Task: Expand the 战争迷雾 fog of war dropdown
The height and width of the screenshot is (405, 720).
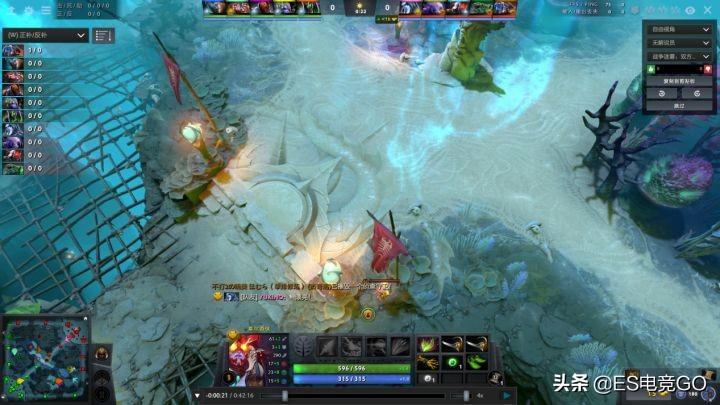Action: coord(679,57)
